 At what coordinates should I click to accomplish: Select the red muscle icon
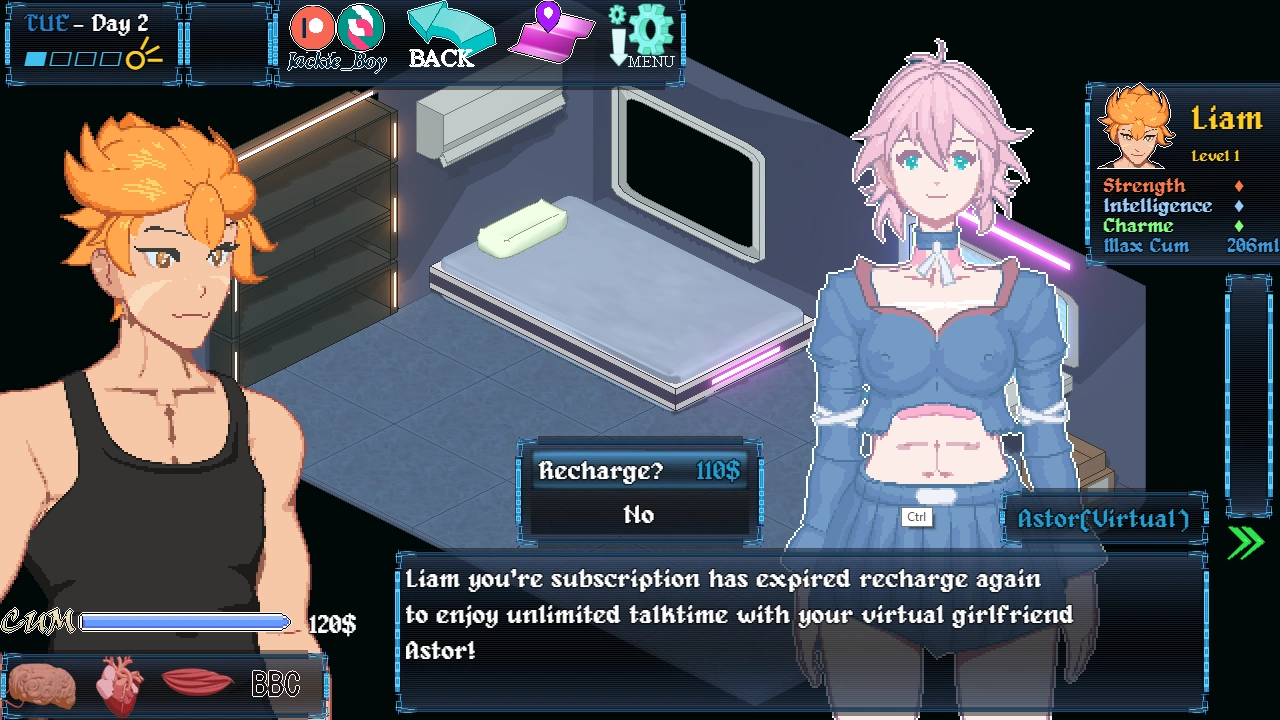[197, 683]
